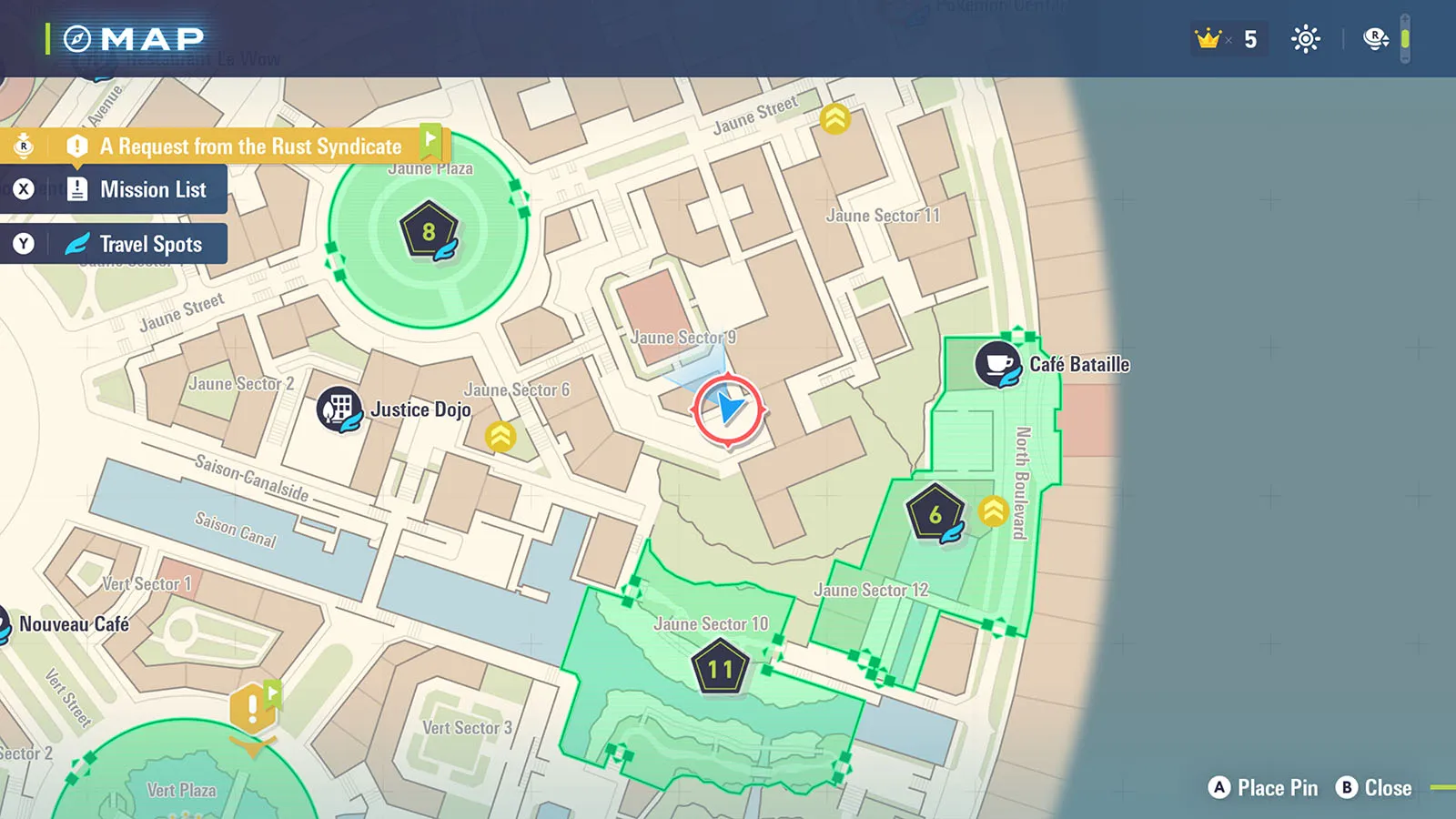This screenshot has width=1456, height=819.
Task: Close the map
Action: [1374, 788]
